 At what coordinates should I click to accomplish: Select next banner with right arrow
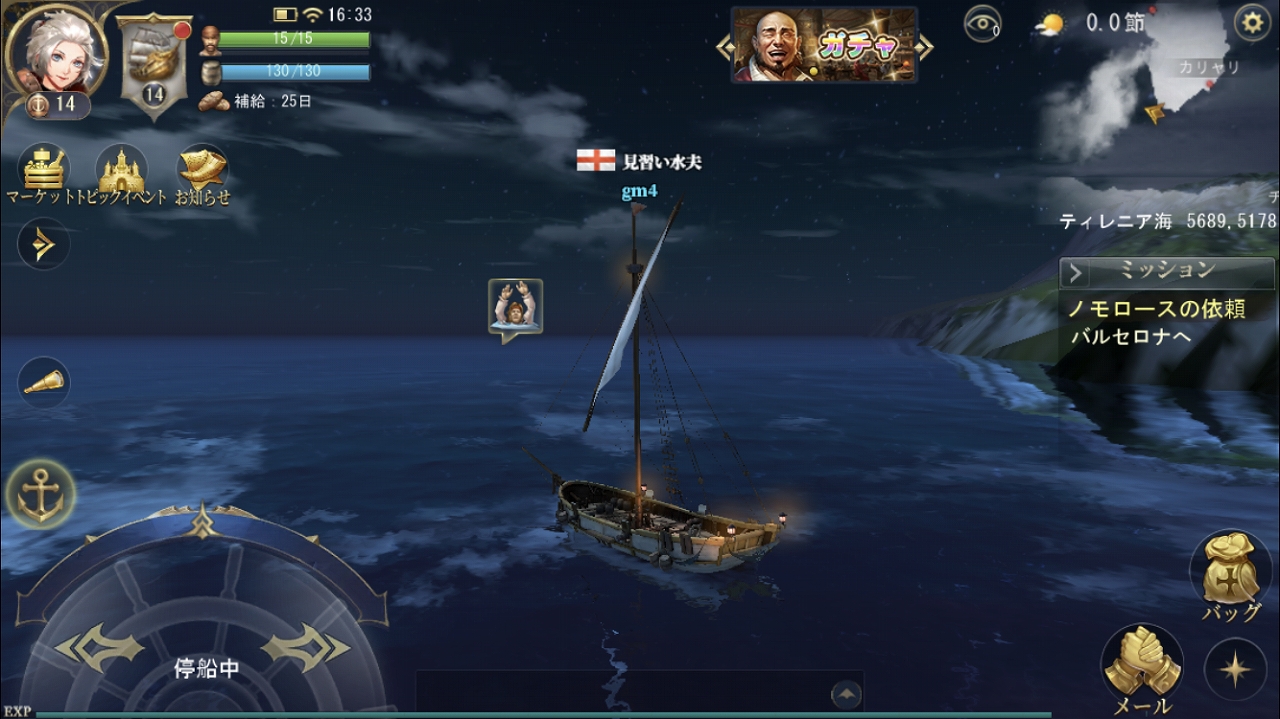coord(926,46)
